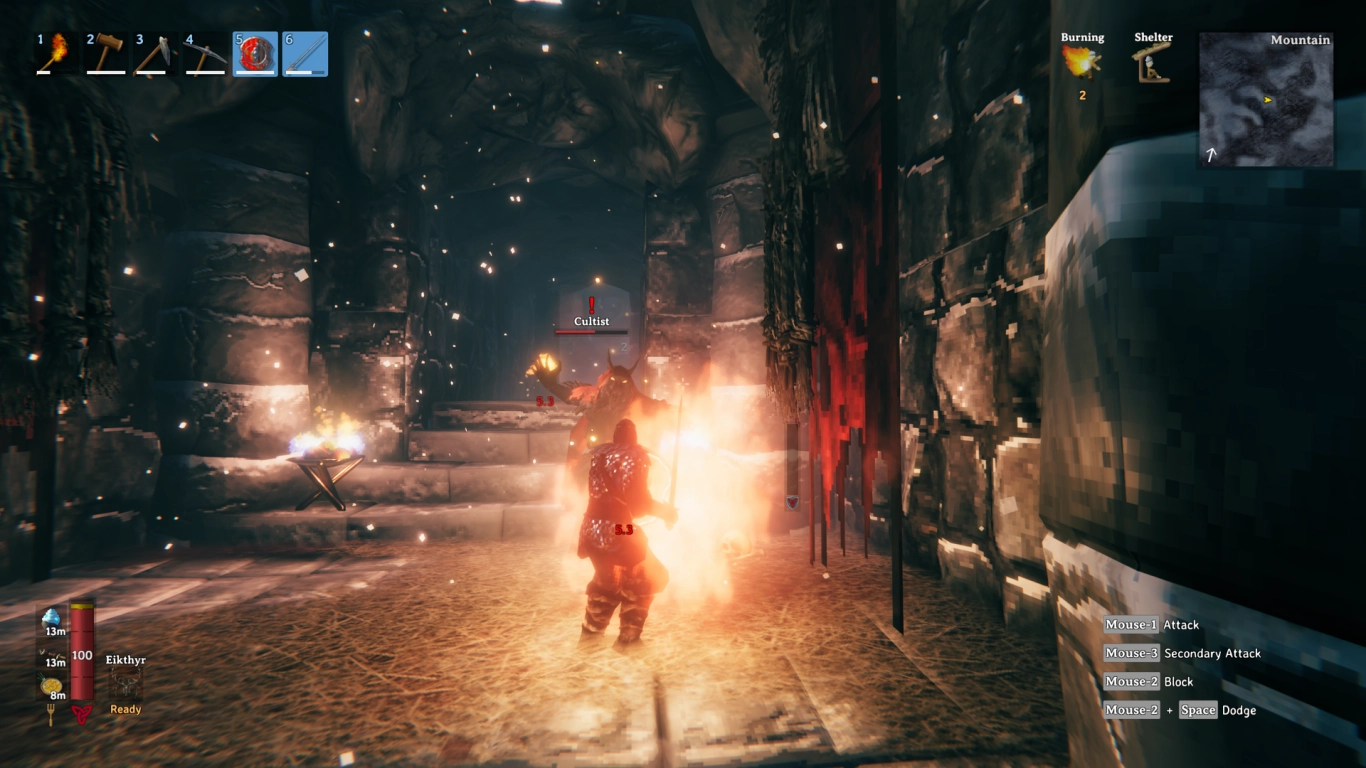
Task: Click the Ready text under Eikthyr
Action: [x=126, y=709]
